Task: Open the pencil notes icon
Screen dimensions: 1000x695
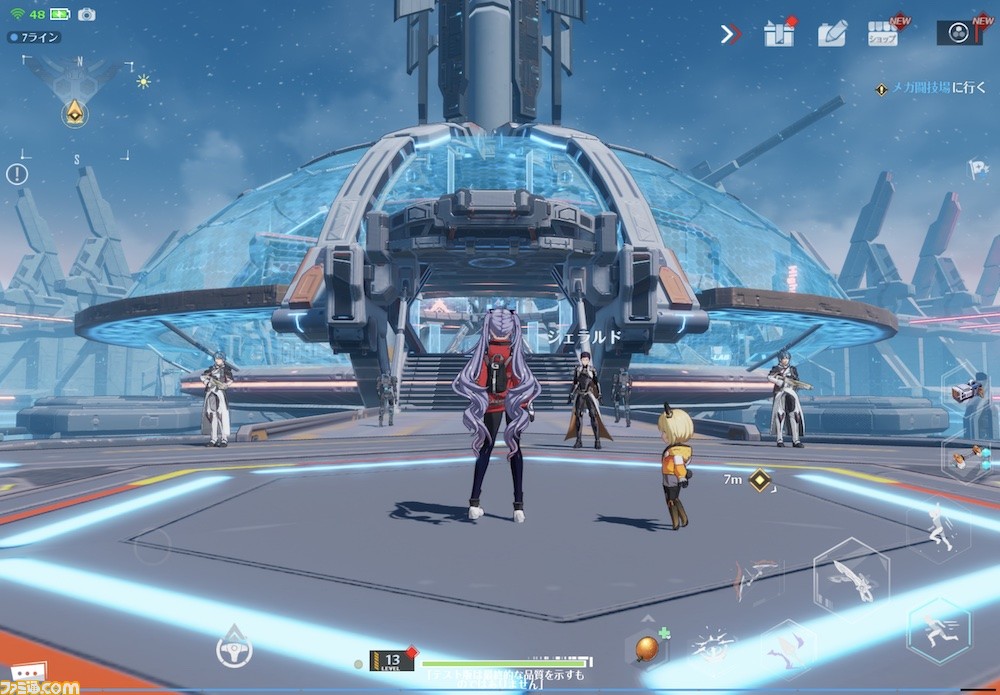Action: (x=831, y=33)
